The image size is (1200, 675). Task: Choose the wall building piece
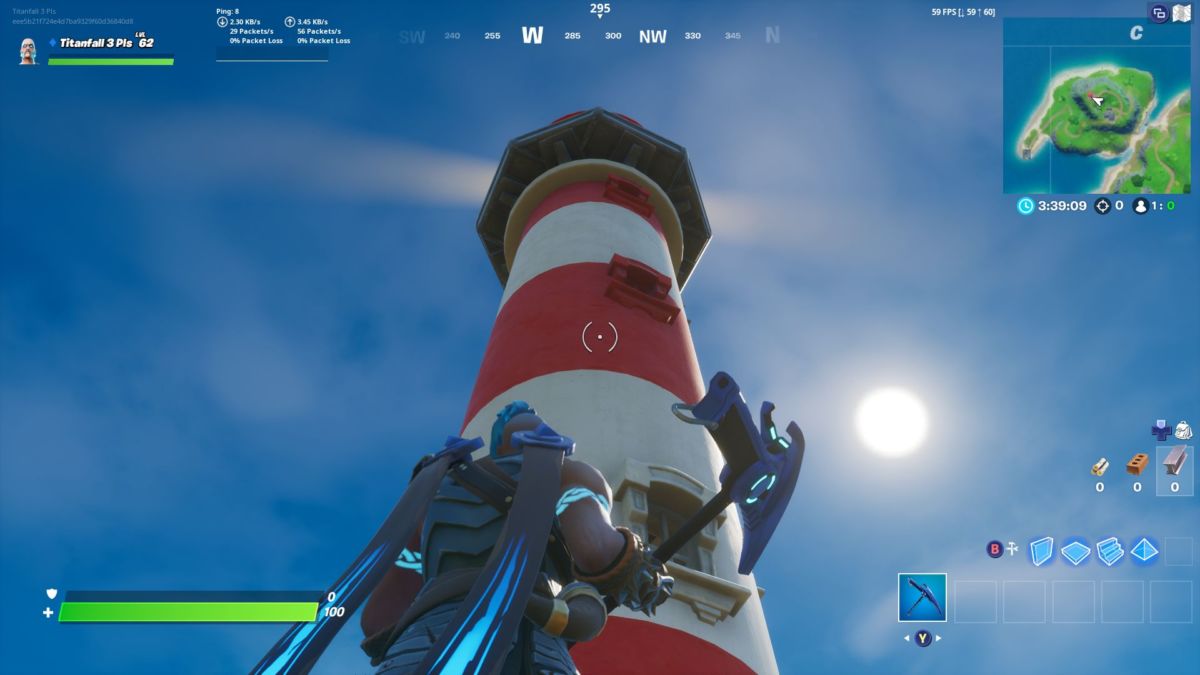coord(1042,550)
